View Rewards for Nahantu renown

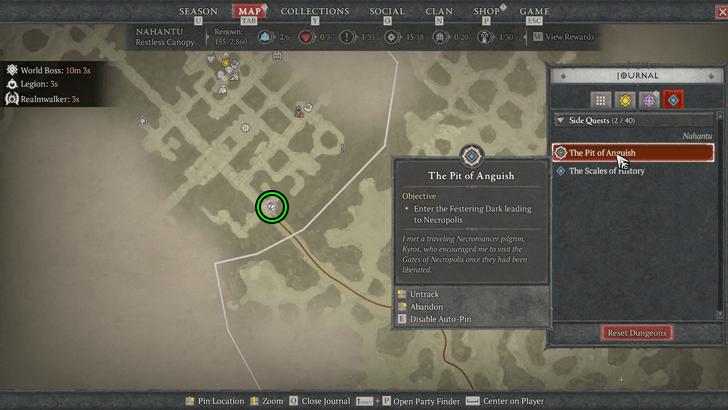pyautogui.click(x=568, y=37)
